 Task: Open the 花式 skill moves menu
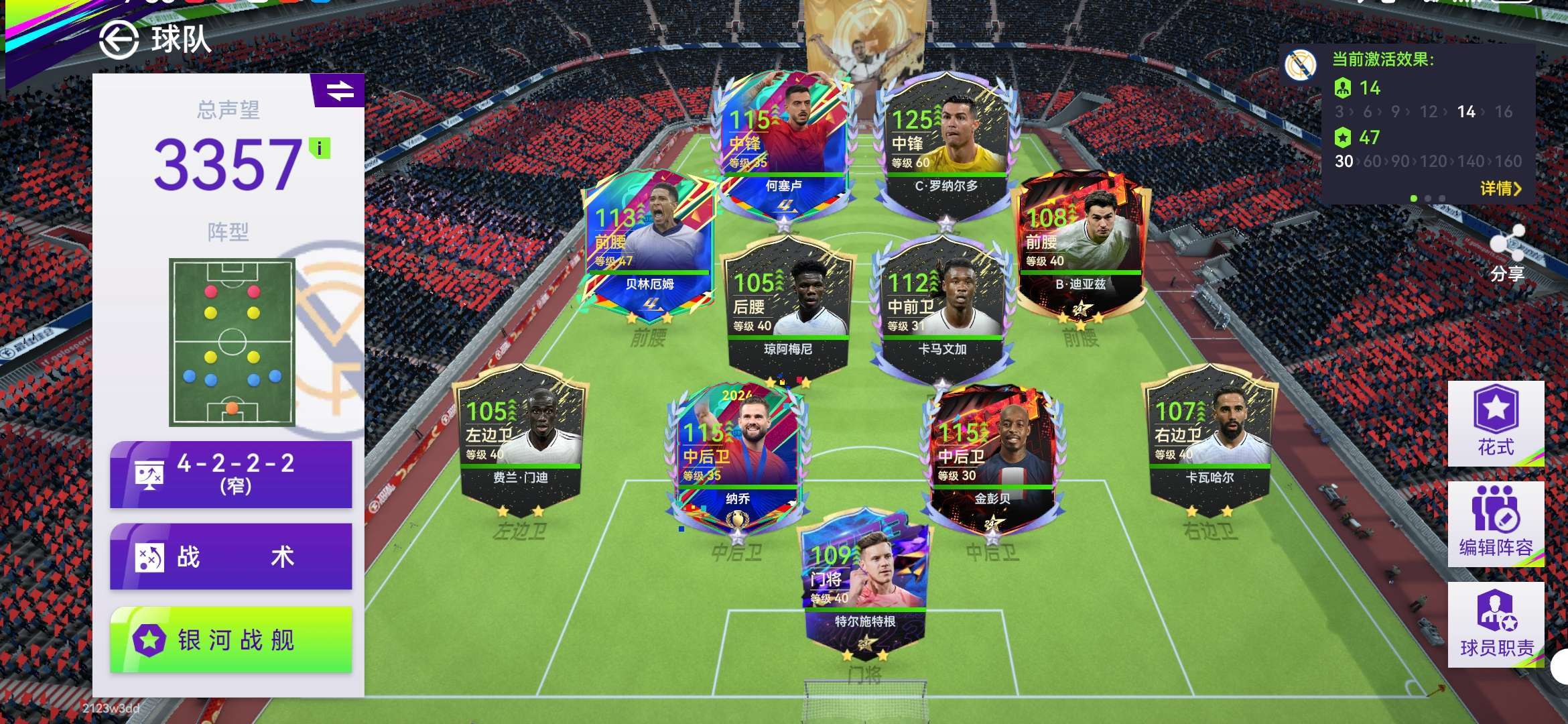point(1496,422)
